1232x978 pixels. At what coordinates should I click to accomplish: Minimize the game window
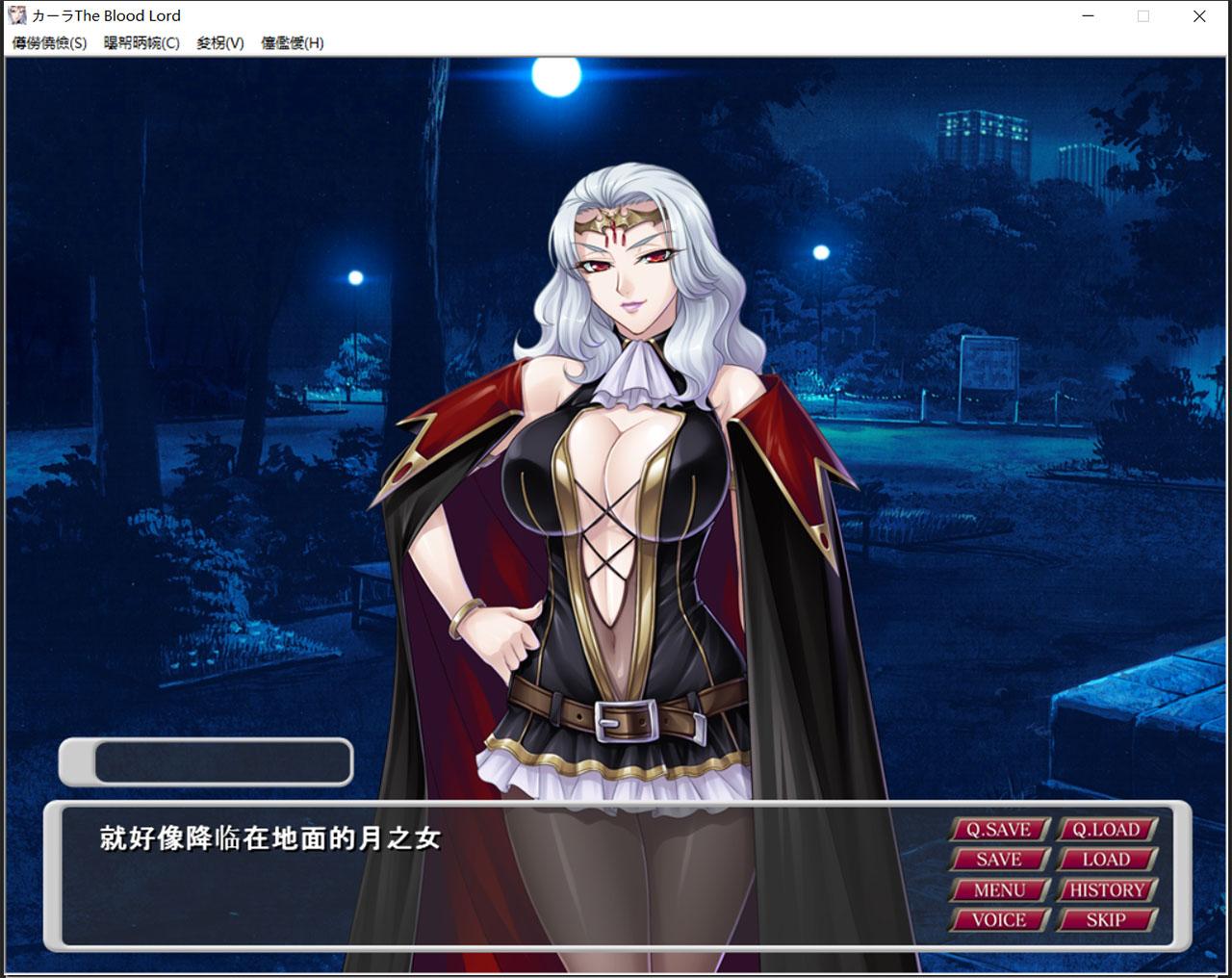tap(1088, 16)
